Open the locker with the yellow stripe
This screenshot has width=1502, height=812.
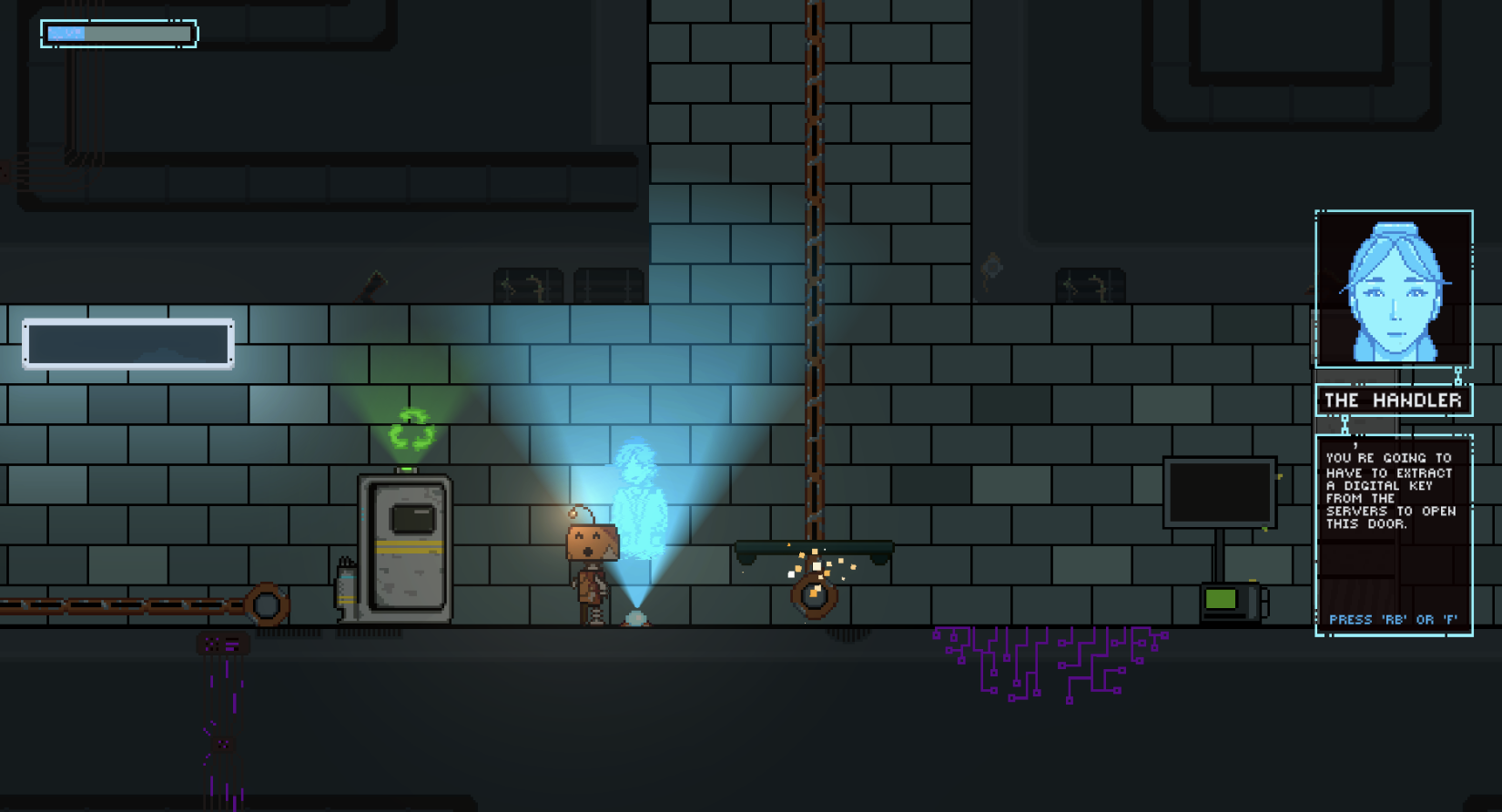(x=406, y=546)
